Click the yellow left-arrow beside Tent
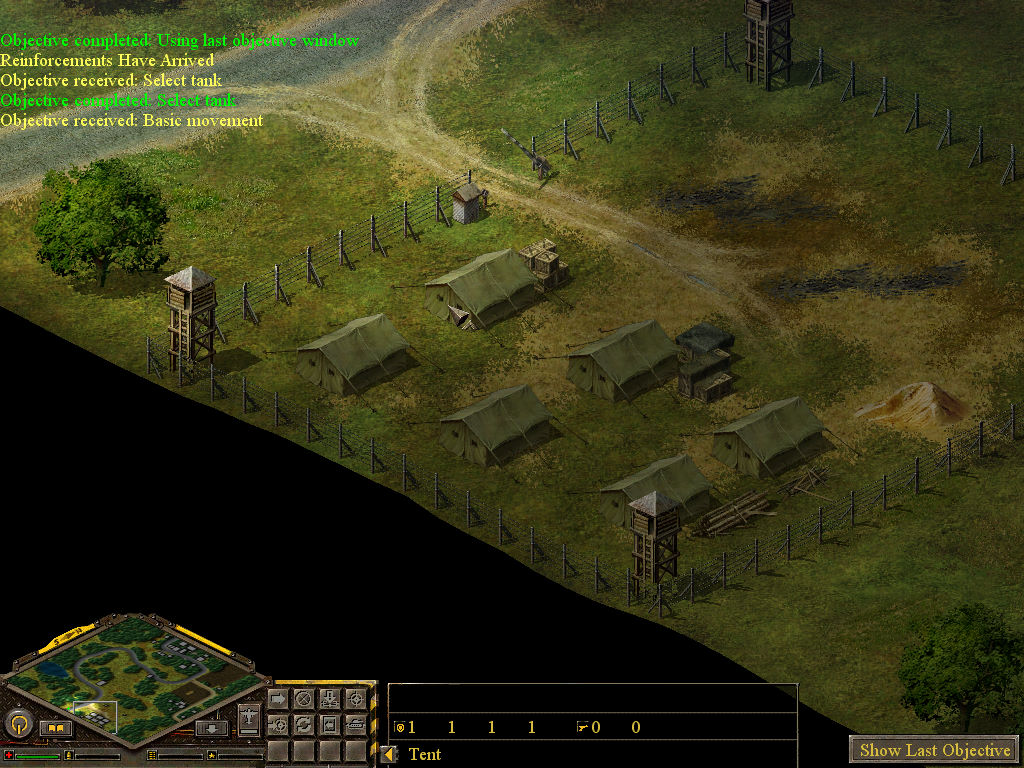 tap(390, 754)
